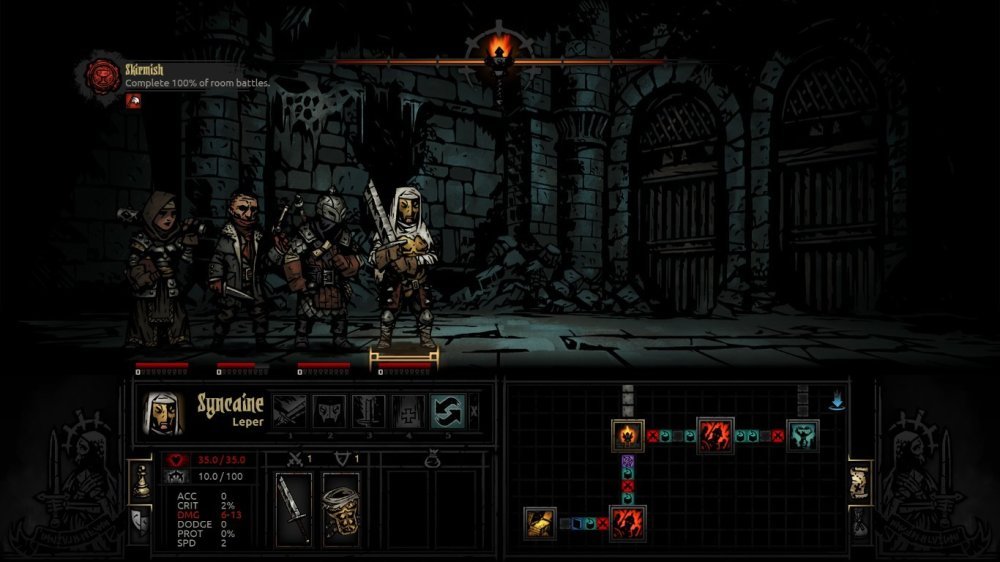The width and height of the screenshot is (1000, 562).
Task: Switch to the chess pawn stats tab
Action: [x=141, y=482]
